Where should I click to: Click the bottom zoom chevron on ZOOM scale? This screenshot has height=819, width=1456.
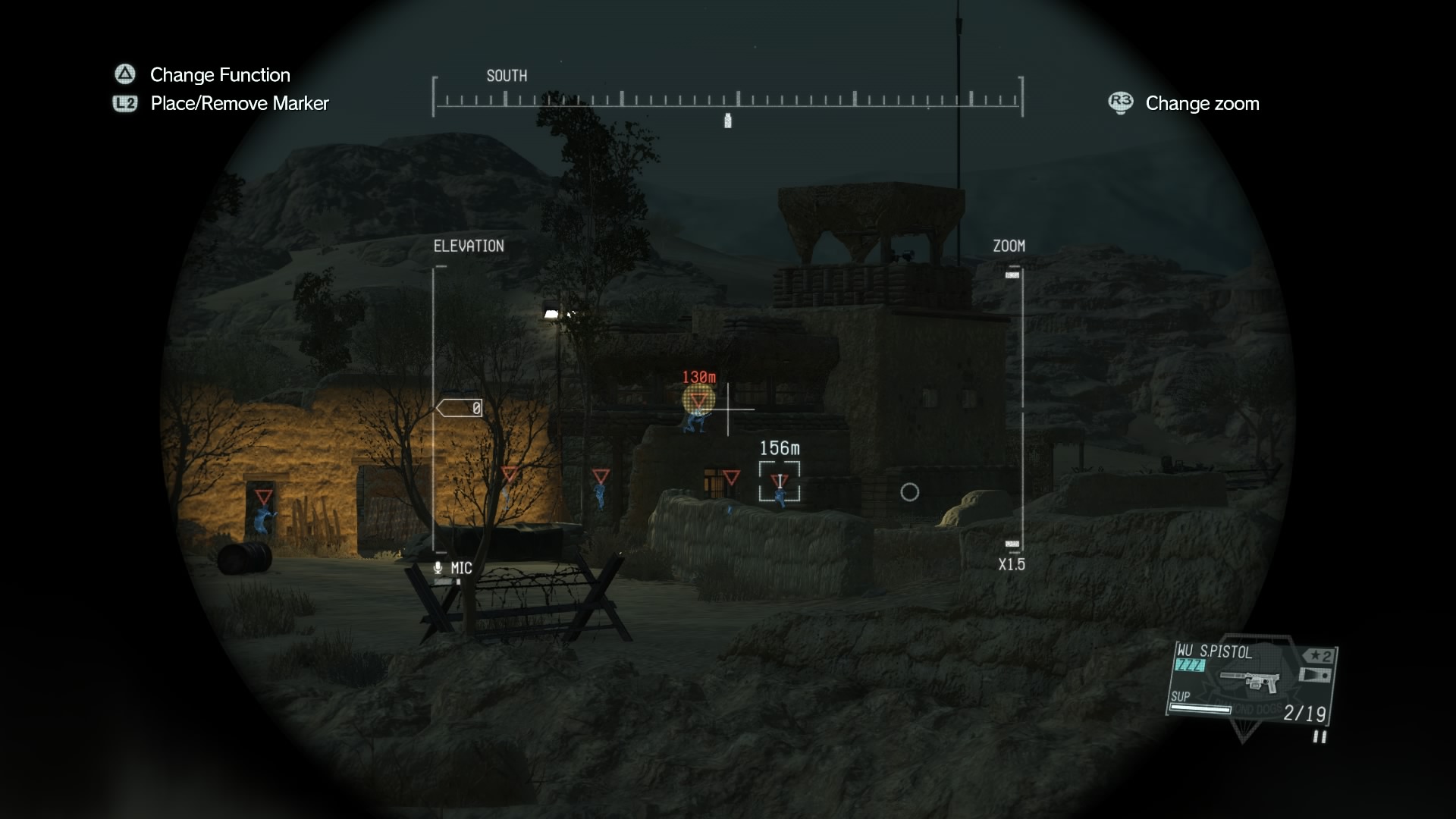coord(1012,543)
